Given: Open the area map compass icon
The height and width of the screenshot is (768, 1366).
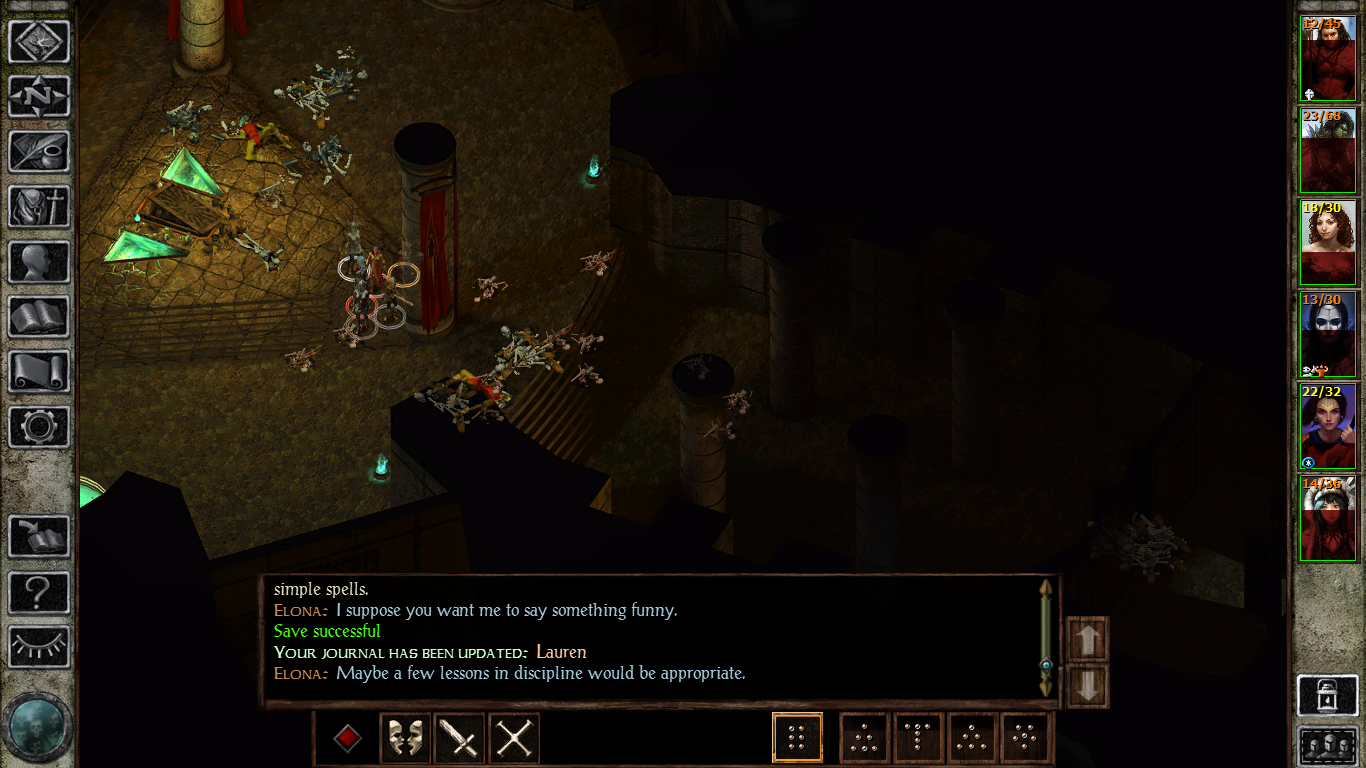Looking at the screenshot, I should click(40, 97).
